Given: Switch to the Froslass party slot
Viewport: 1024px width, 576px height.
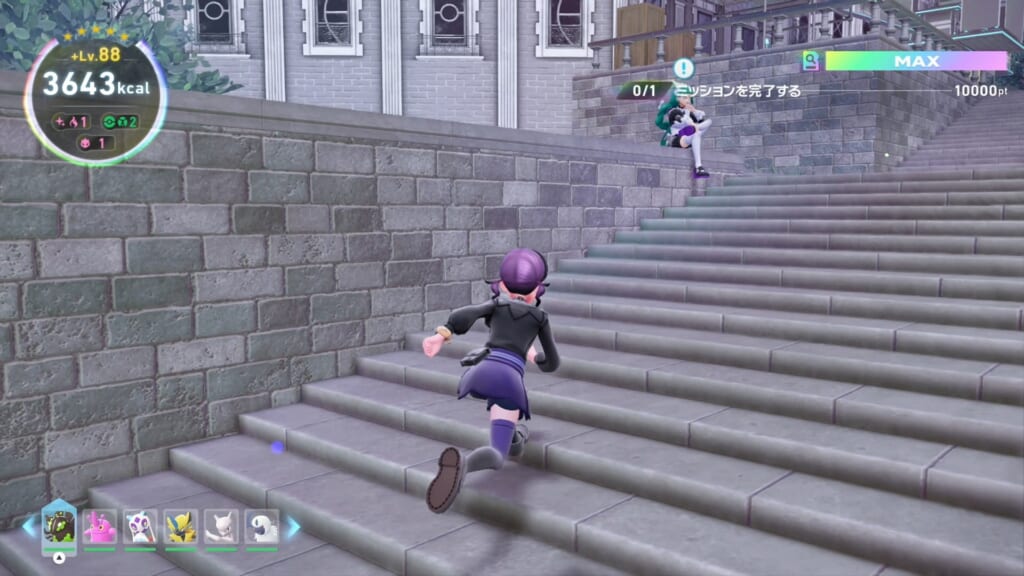Looking at the screenshot, I should pos(140,526).
